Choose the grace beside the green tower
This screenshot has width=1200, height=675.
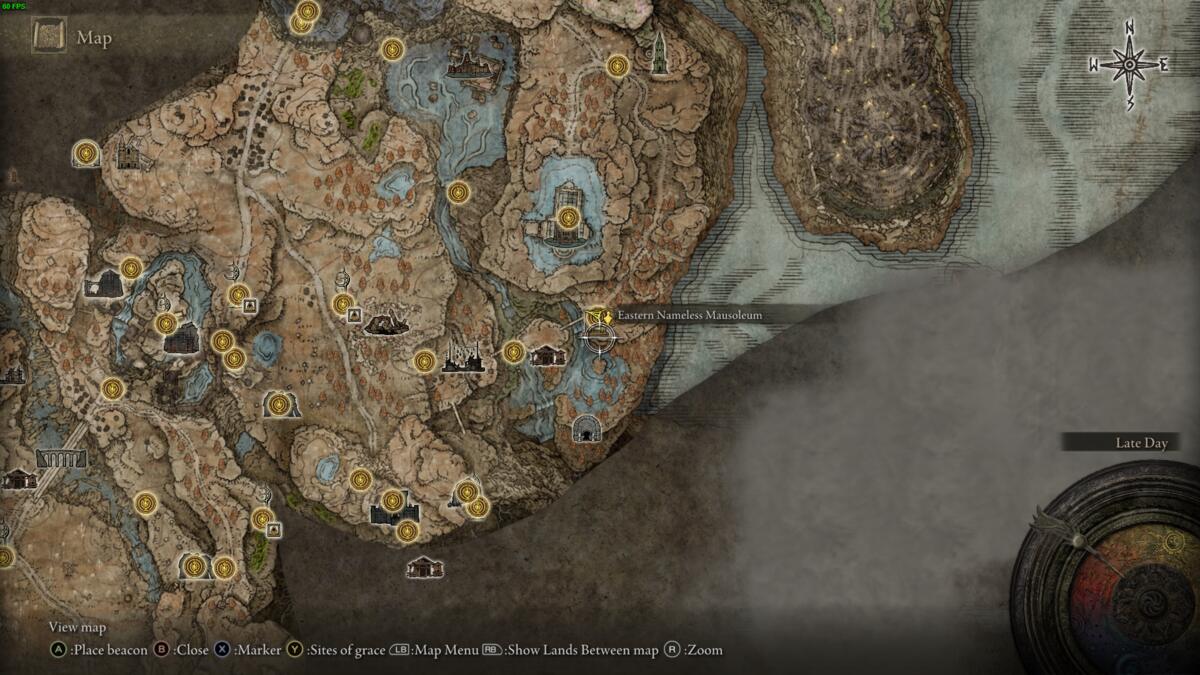(617, 66)
